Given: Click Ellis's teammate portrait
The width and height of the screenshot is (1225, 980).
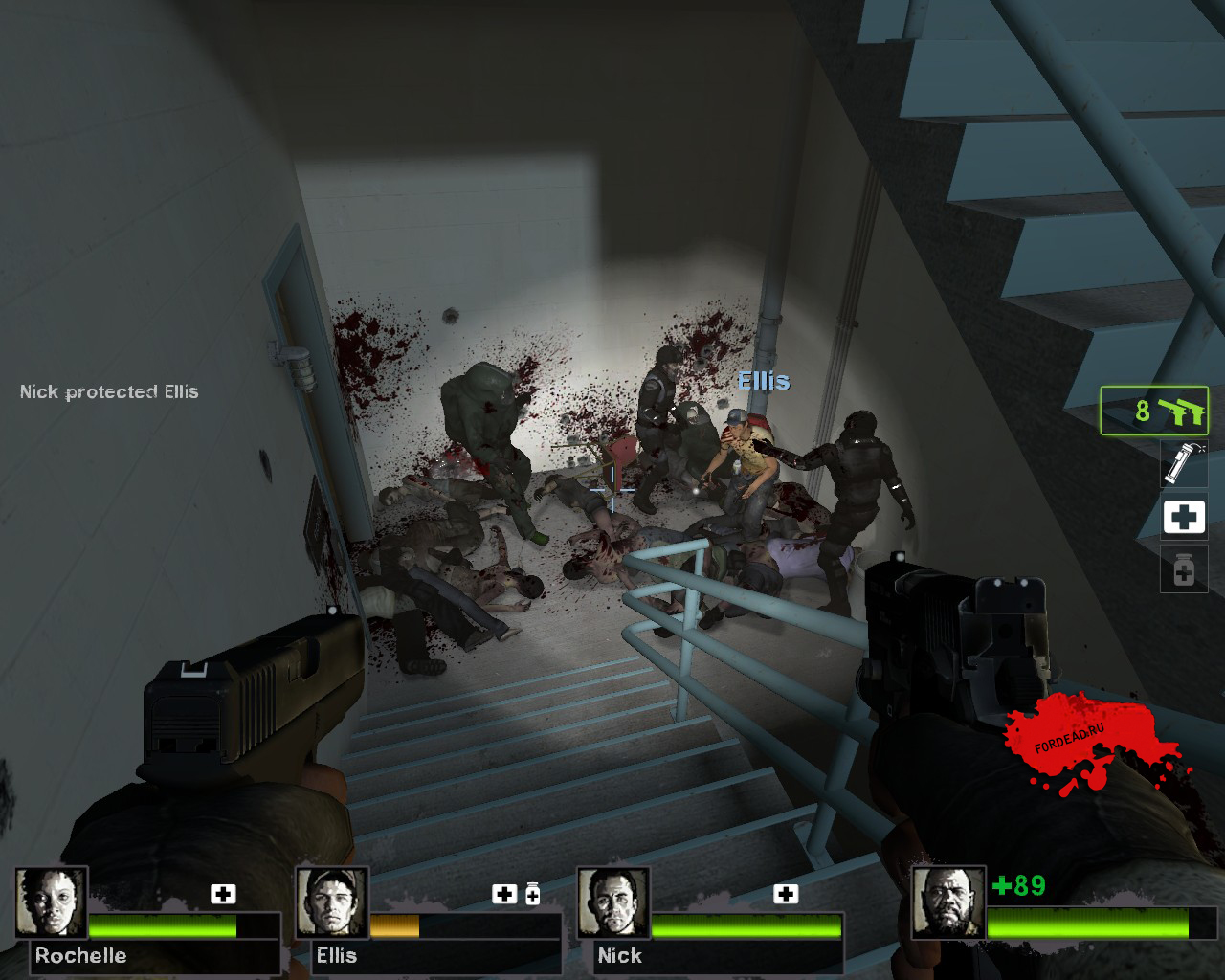Looking at the screenshot, I should 332,902.
